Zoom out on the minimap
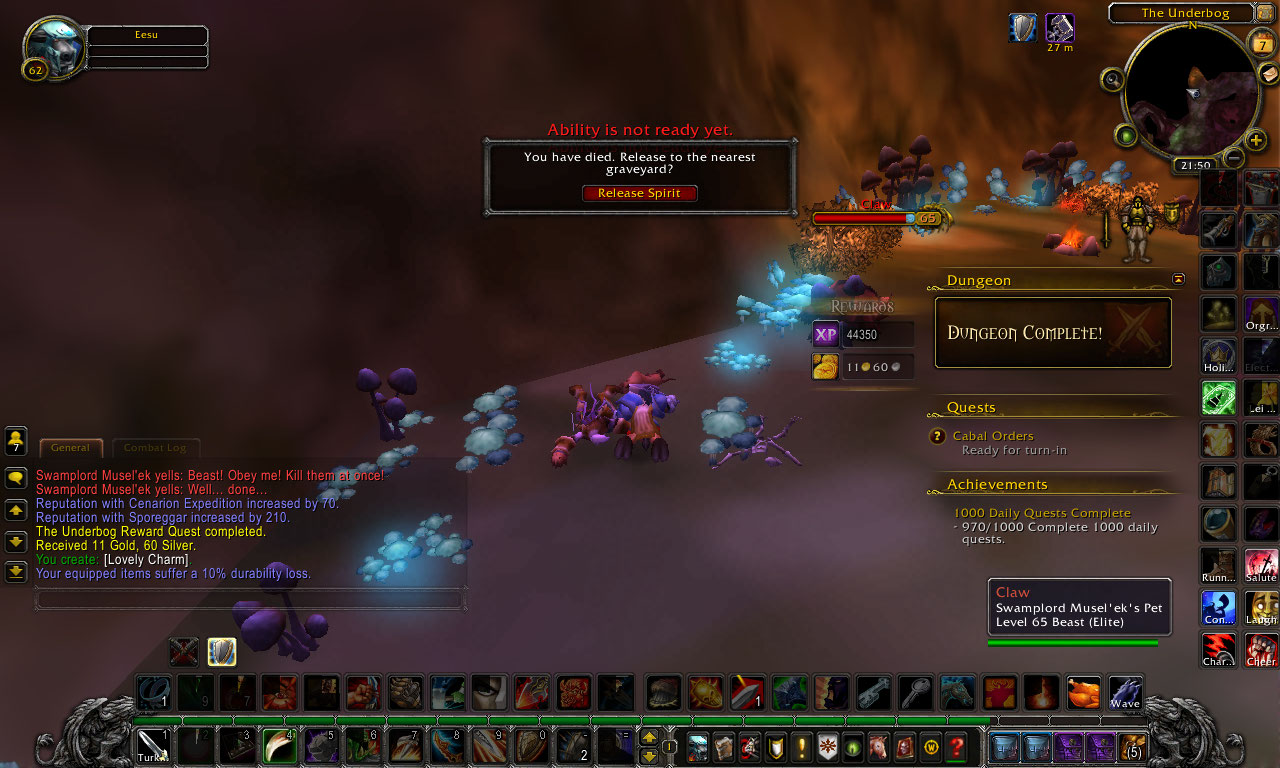 tap(1234, 158)
